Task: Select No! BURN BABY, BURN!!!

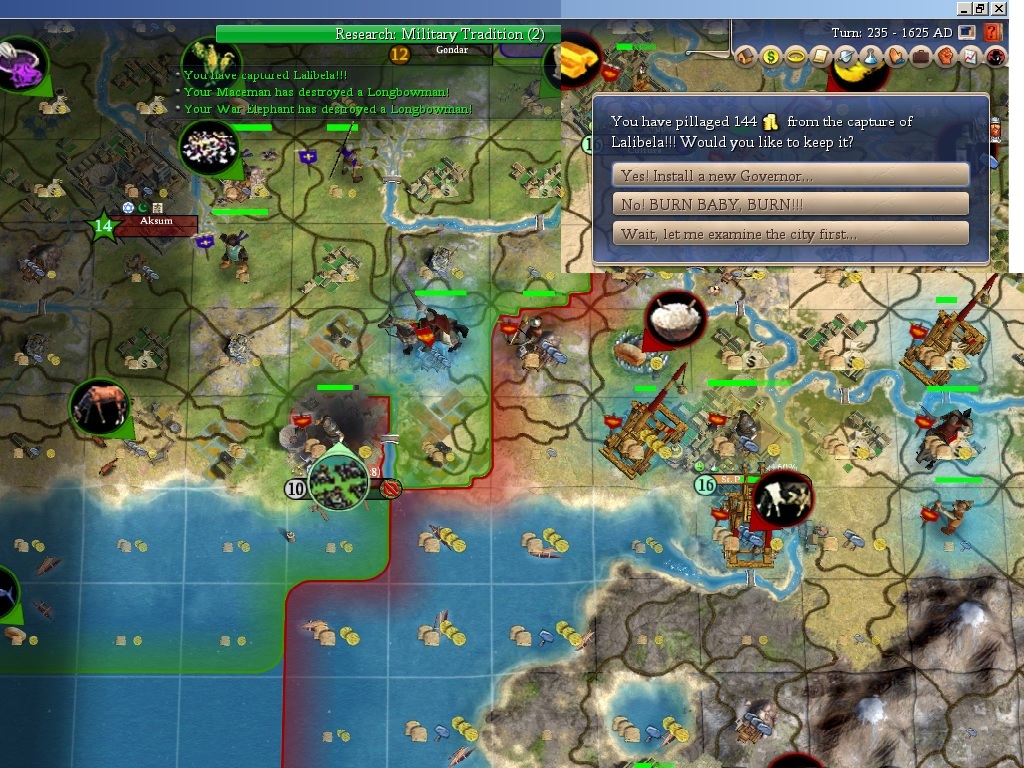Action: click(x=790, y=205)
